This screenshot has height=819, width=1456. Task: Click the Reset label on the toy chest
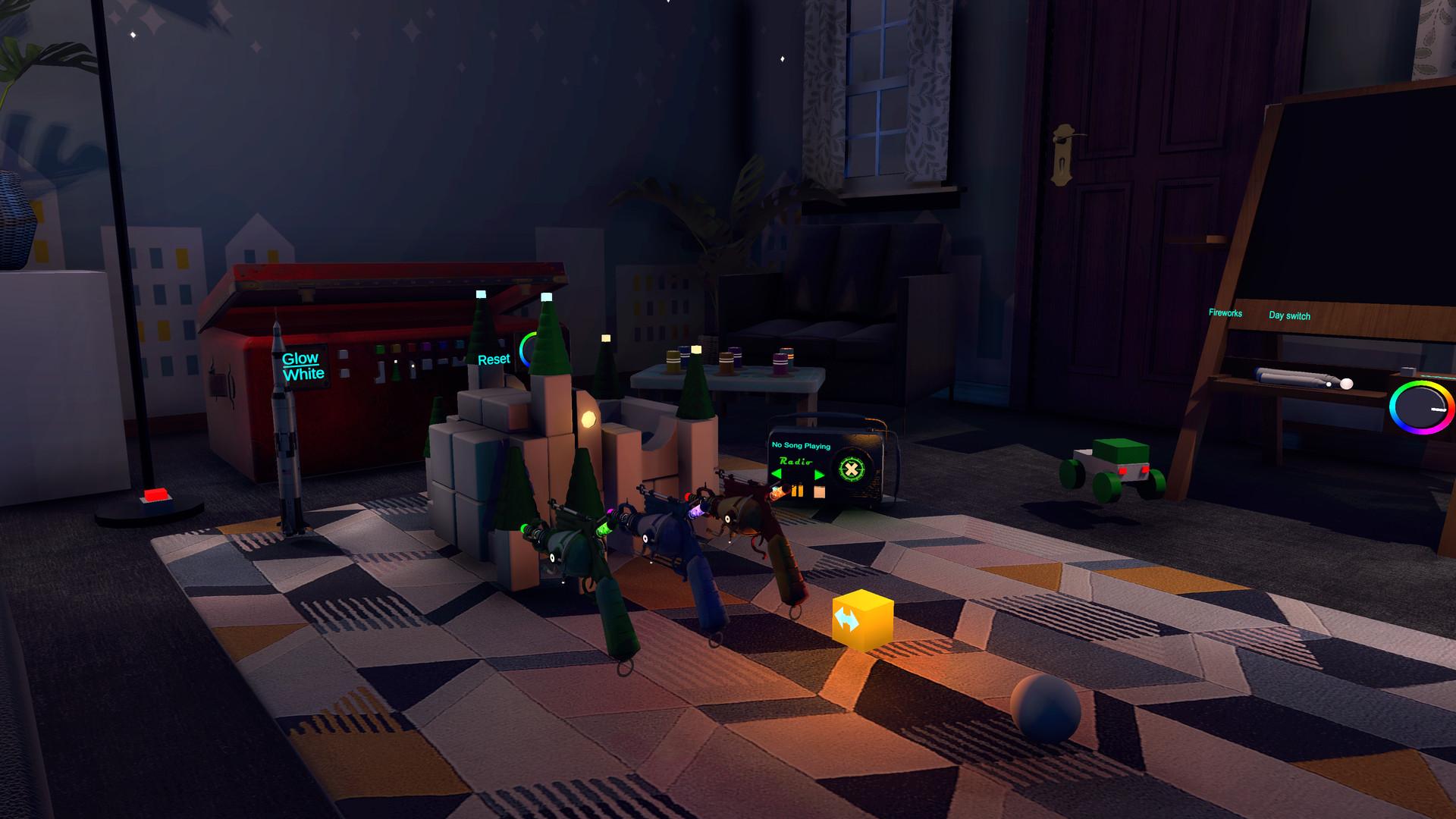point(494,359)
